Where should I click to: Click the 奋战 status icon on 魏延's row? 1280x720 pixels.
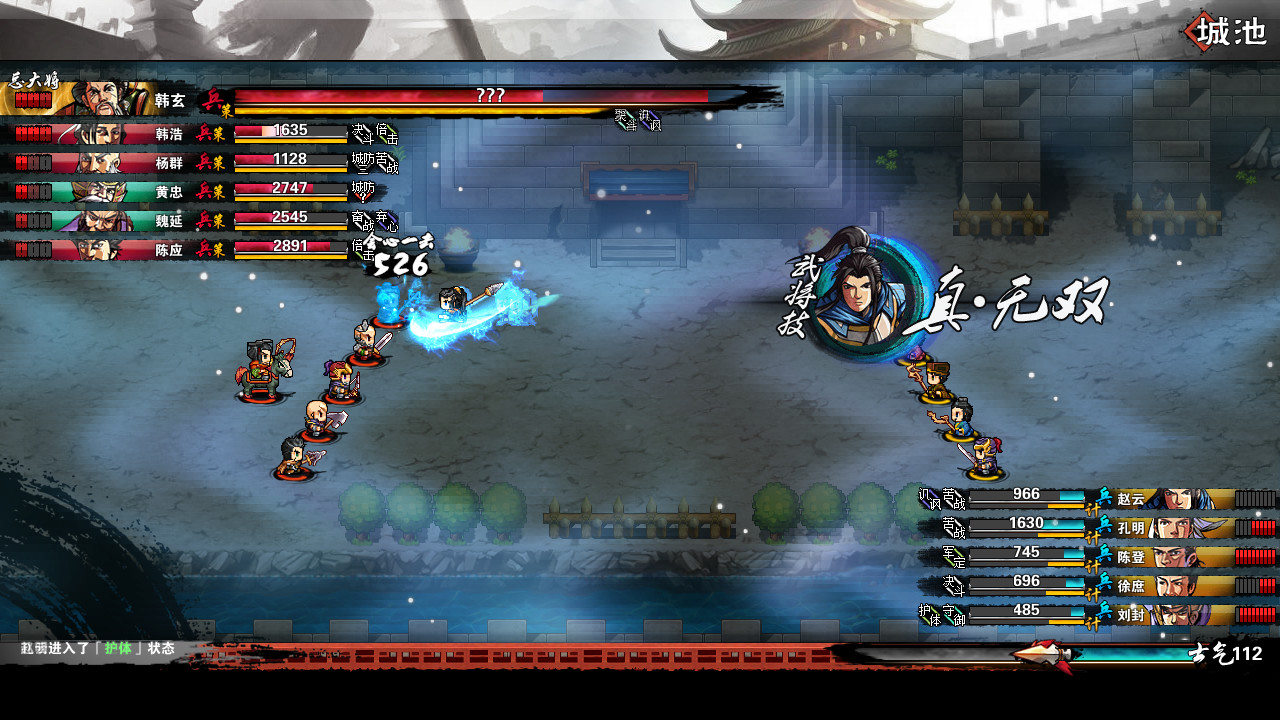click(362, 219)
